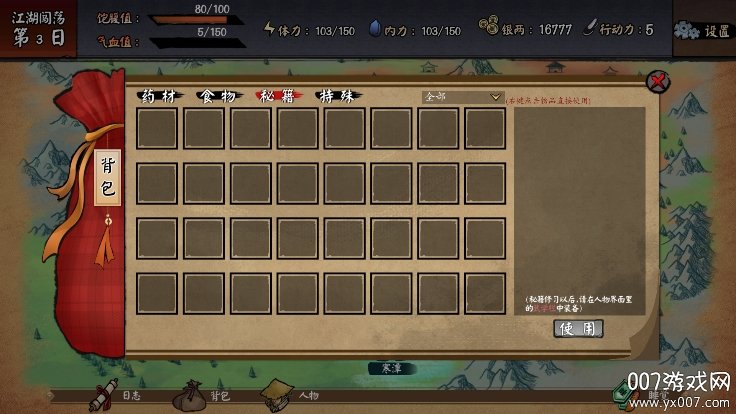Click the 背包 bag icon in bottom bar
Viewport: 736px width, 414px height.
[193, 395]
